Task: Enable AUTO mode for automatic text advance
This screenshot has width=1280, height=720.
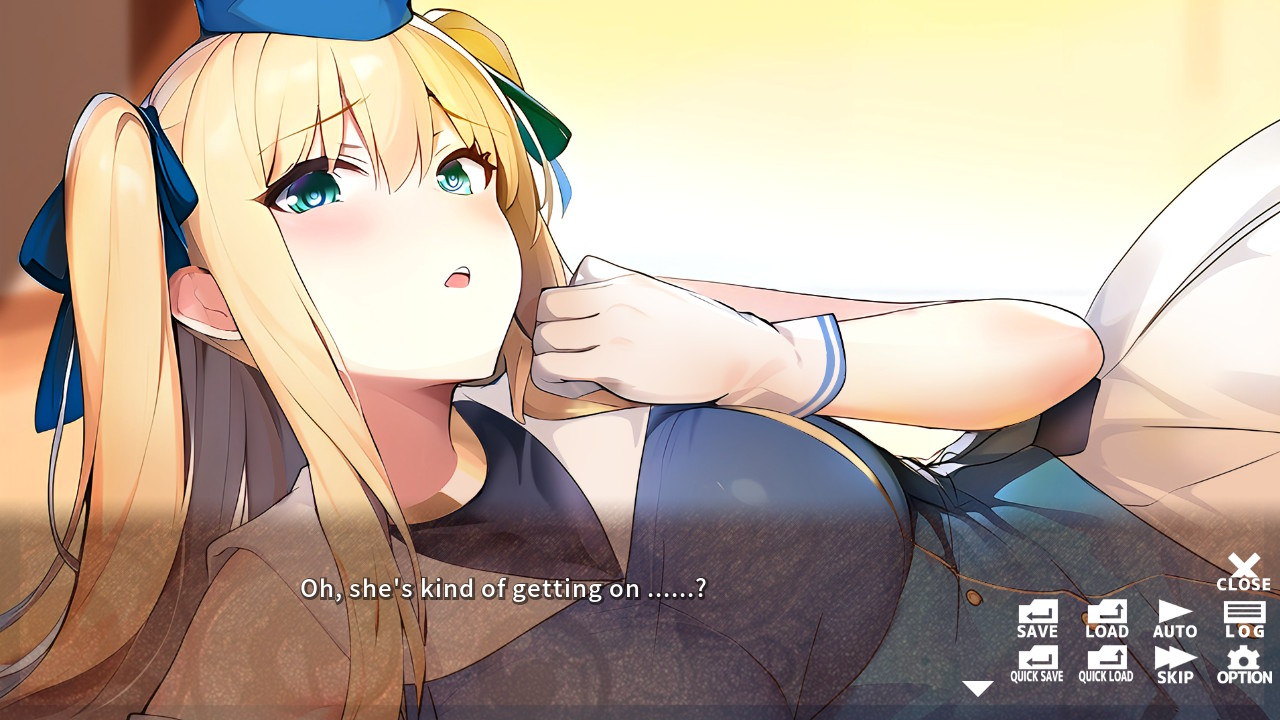Action: pos(1174,615)
